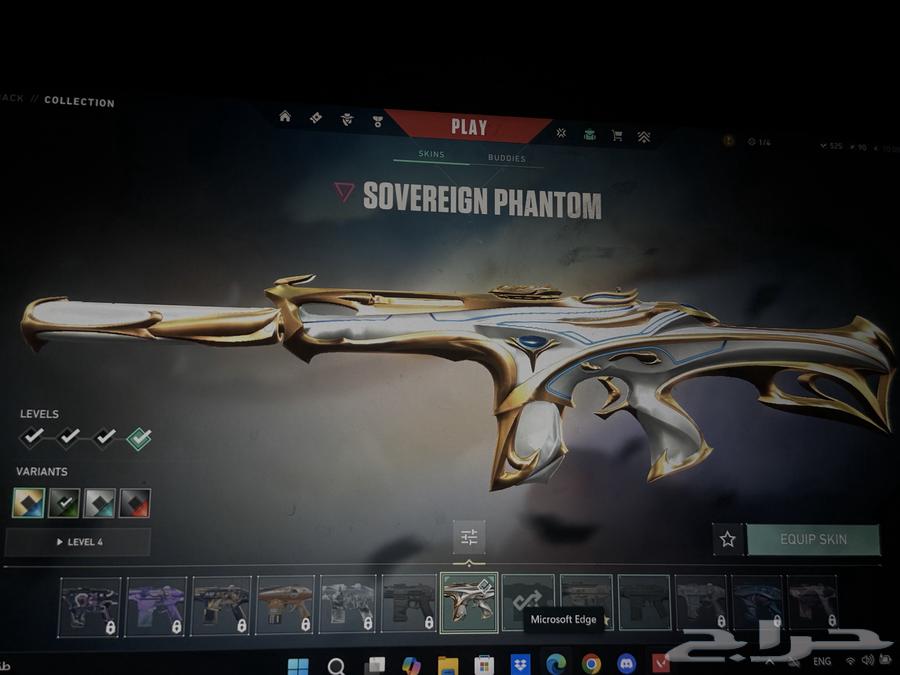900x675 pixels.
Task: Choose the gold and blue variant swatch
Action: (28, 502)
